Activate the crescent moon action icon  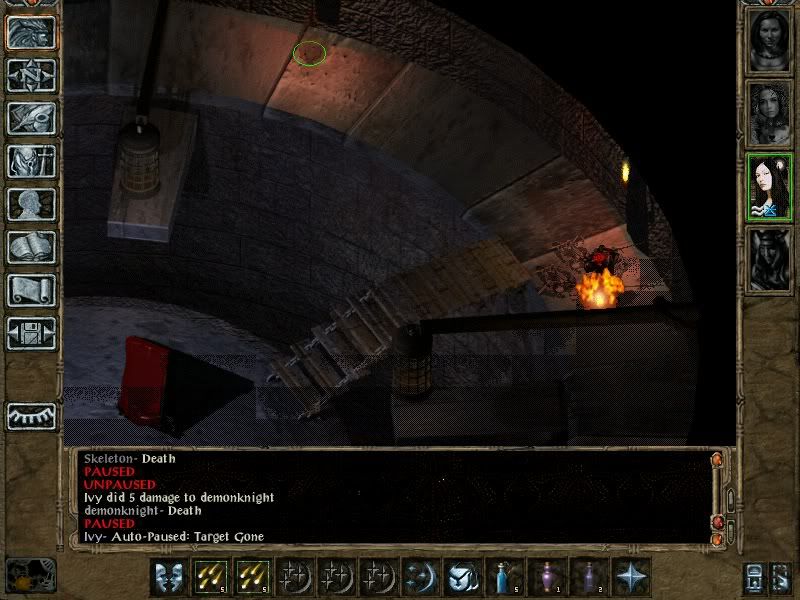tap(420, 577)
